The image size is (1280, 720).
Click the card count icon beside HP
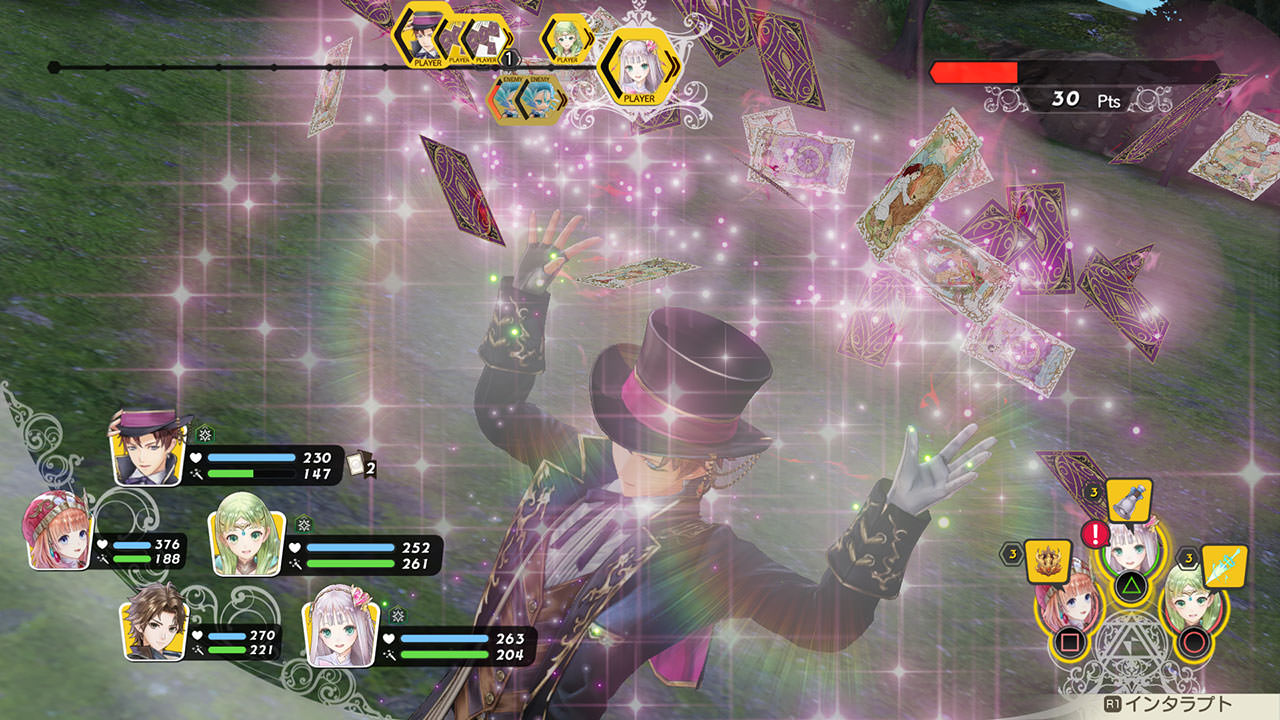[361, 466]
